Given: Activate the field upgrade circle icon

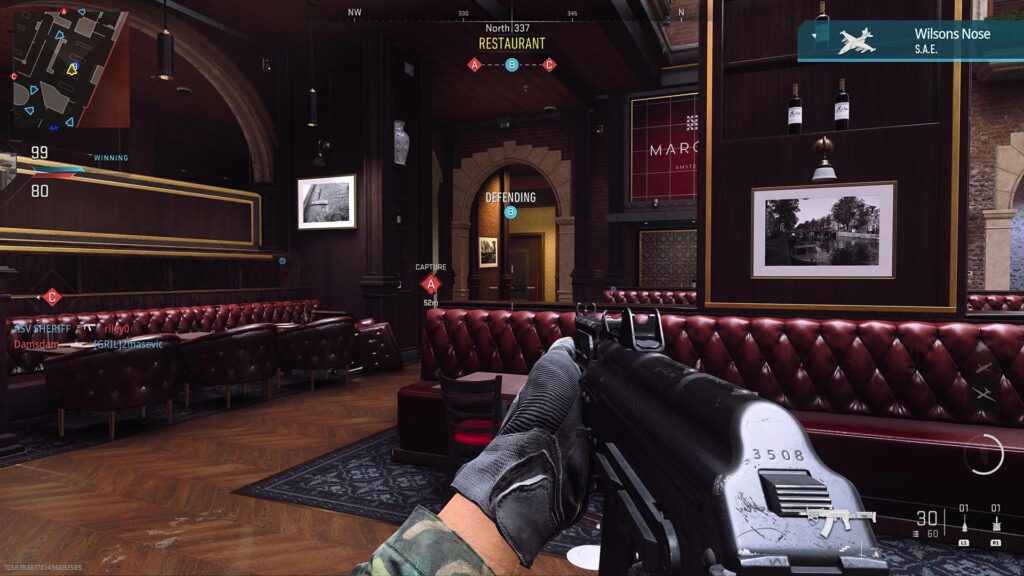Looking at the screenshot, I should (x=984, y=454).
